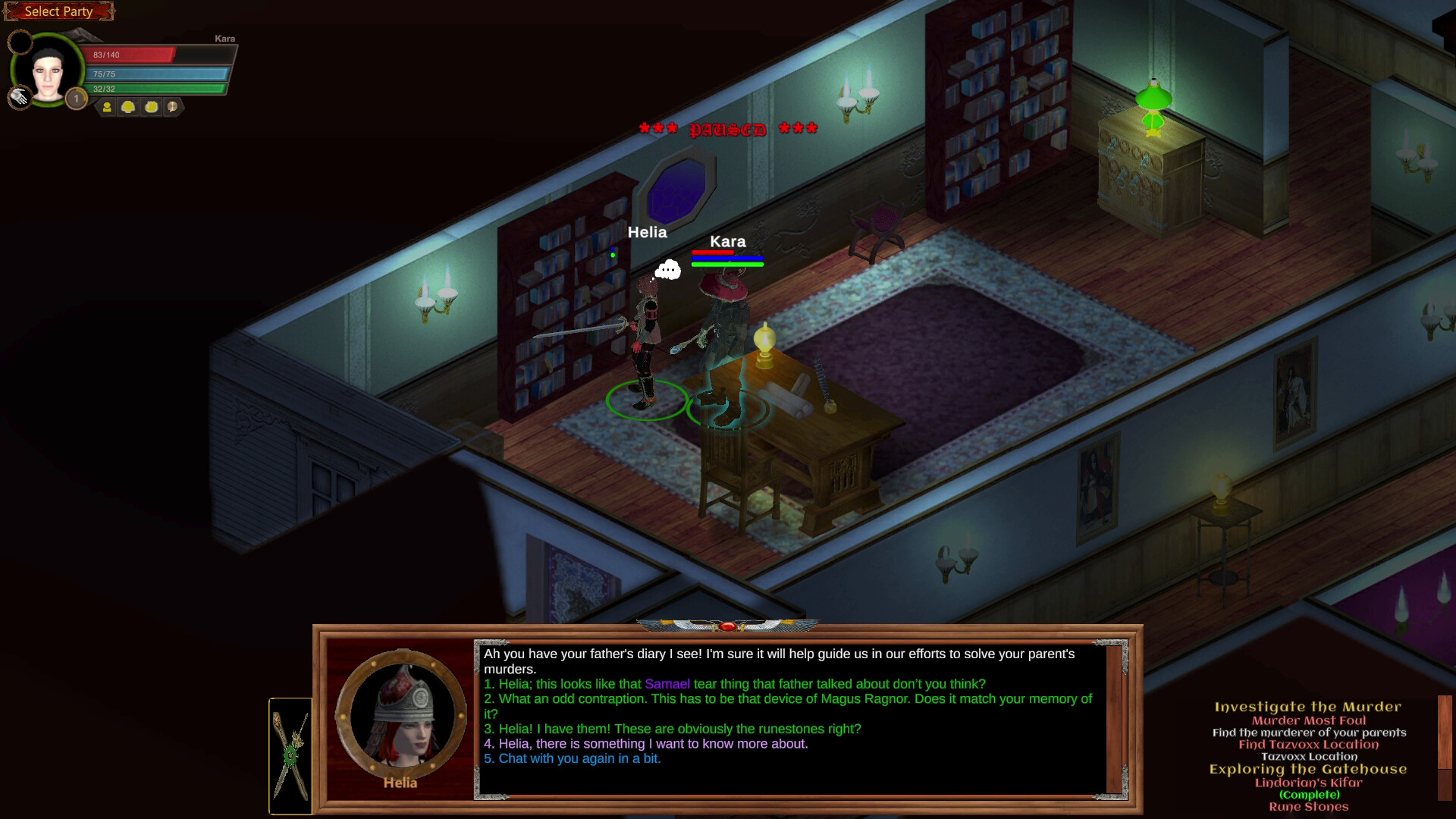
Task: Pick option 4 to ask Helia more
Action: click(645, 744)
